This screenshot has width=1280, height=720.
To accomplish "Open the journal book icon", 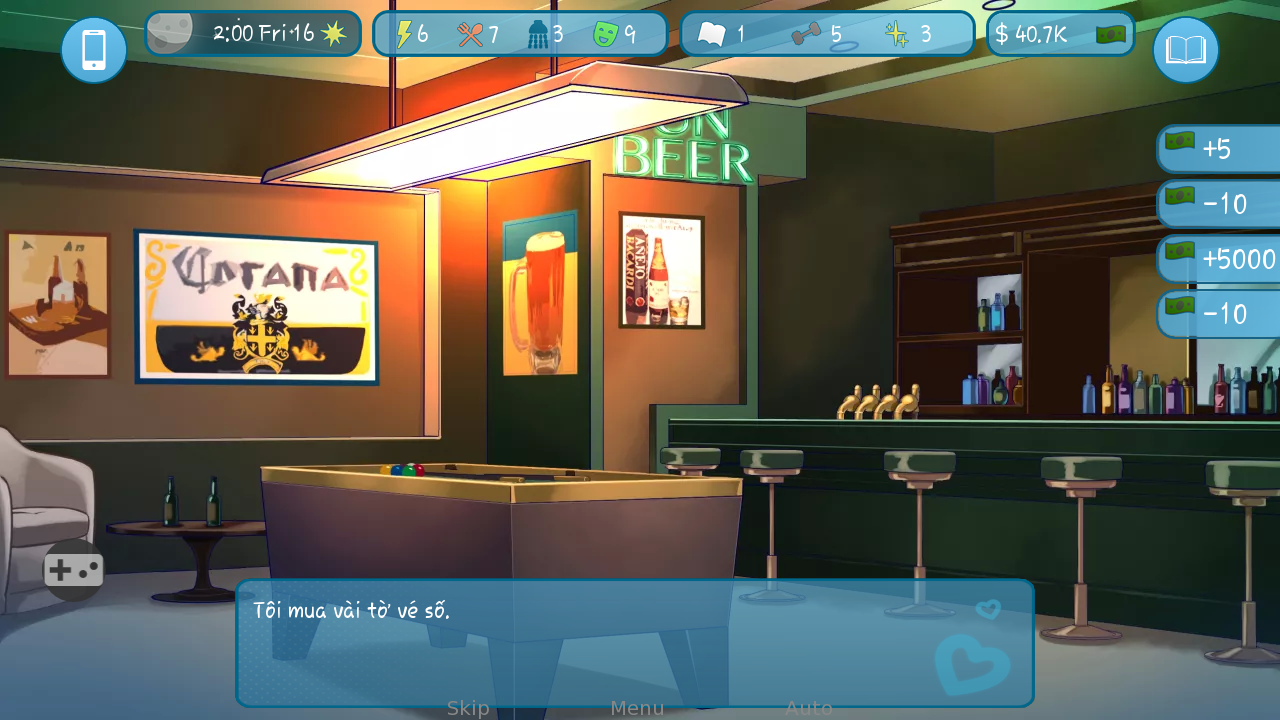I will click(x=1186, y=50).
